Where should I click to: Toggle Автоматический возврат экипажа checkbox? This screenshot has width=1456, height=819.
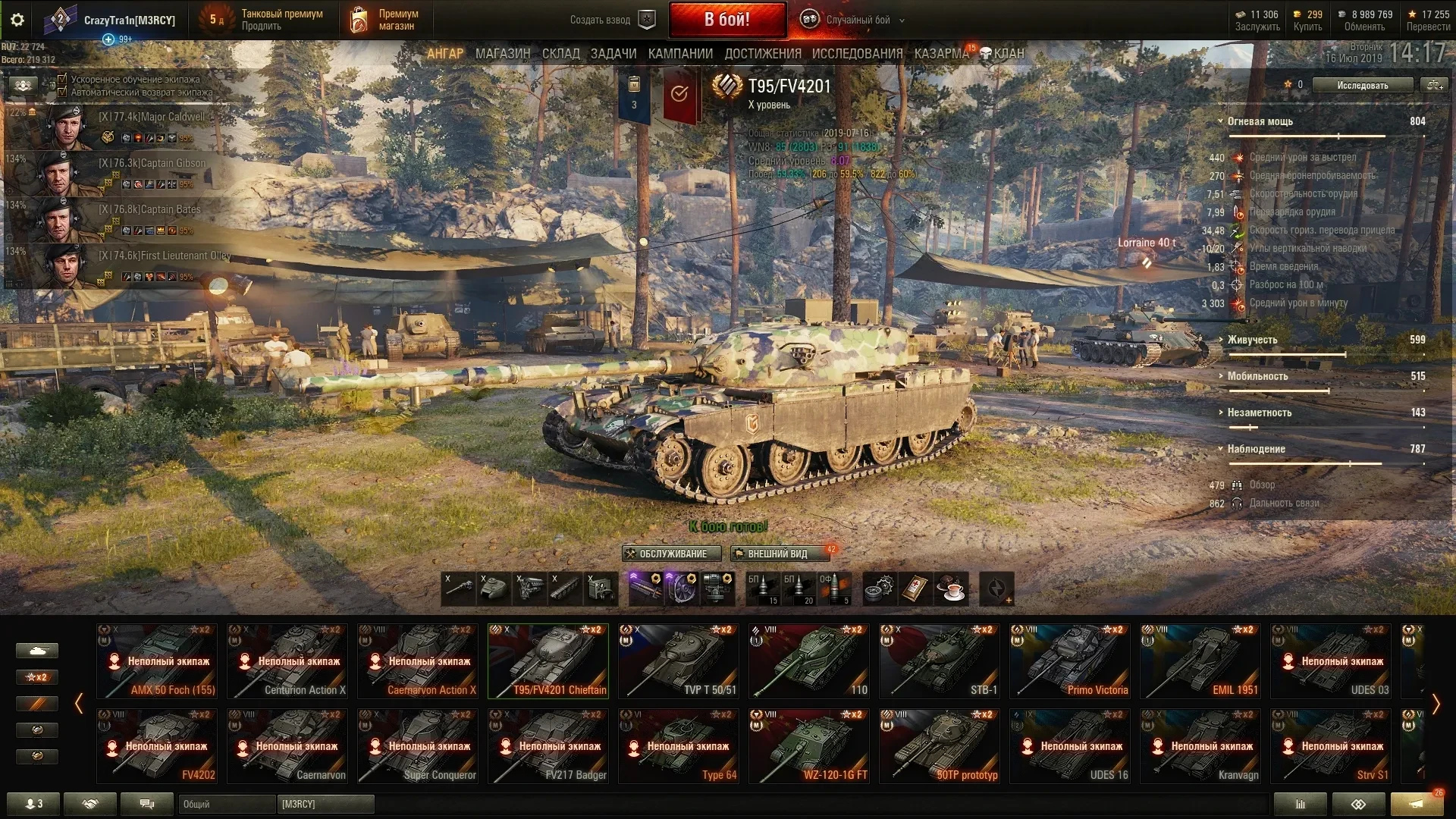coord(63,92)
